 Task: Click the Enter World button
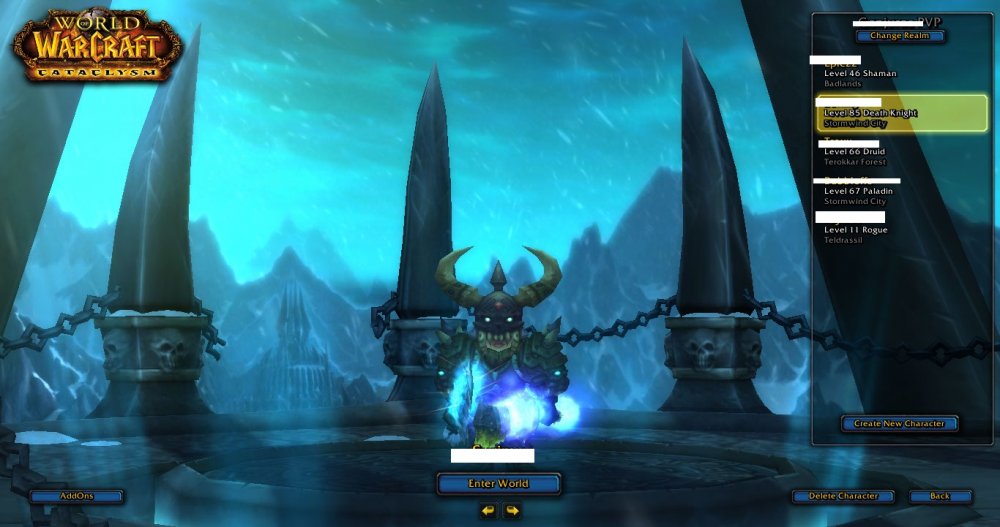[498, 484]
